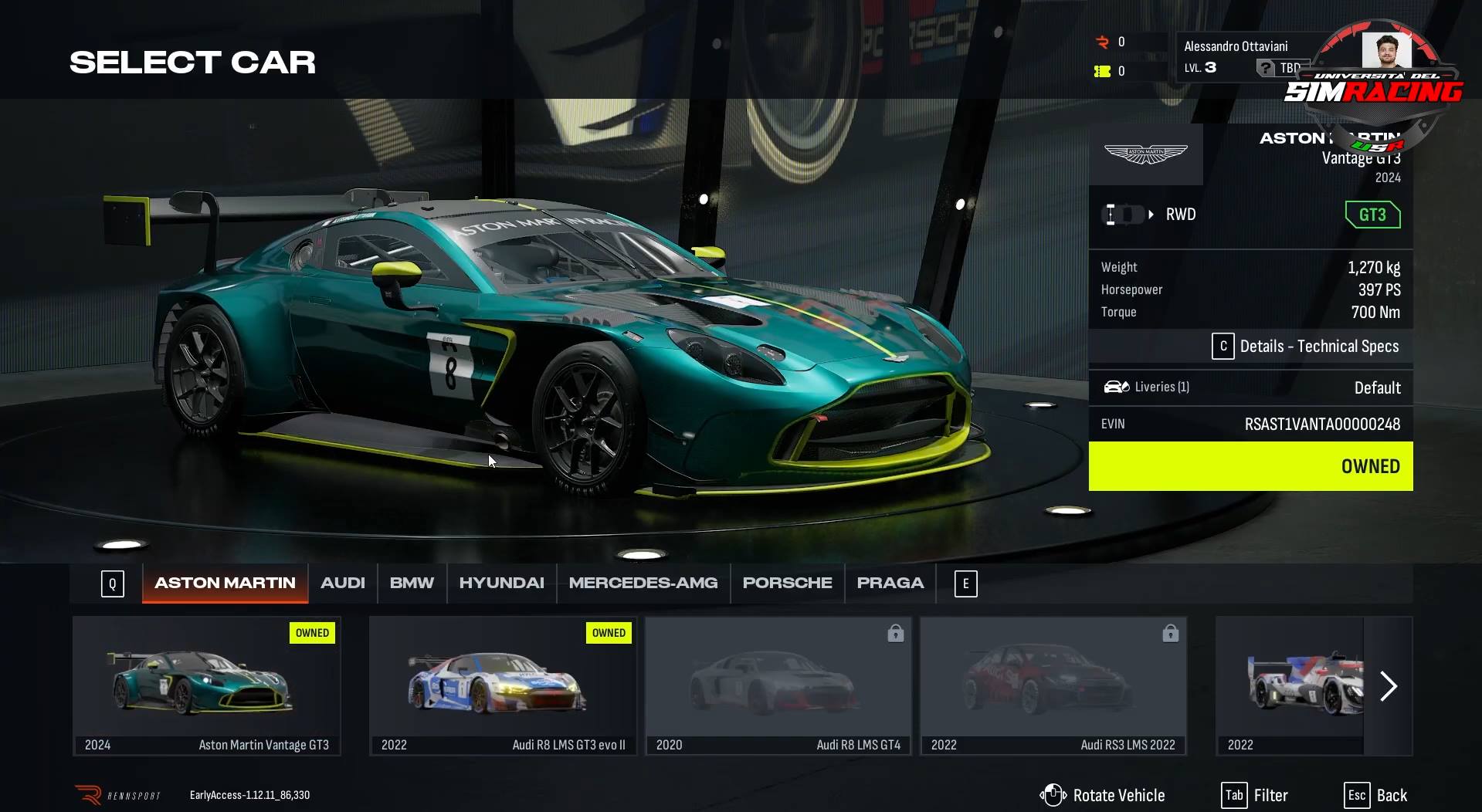Select the MERCEDES-AMG manufacturer tab
1482x812 pixels.
pos(643,583)
